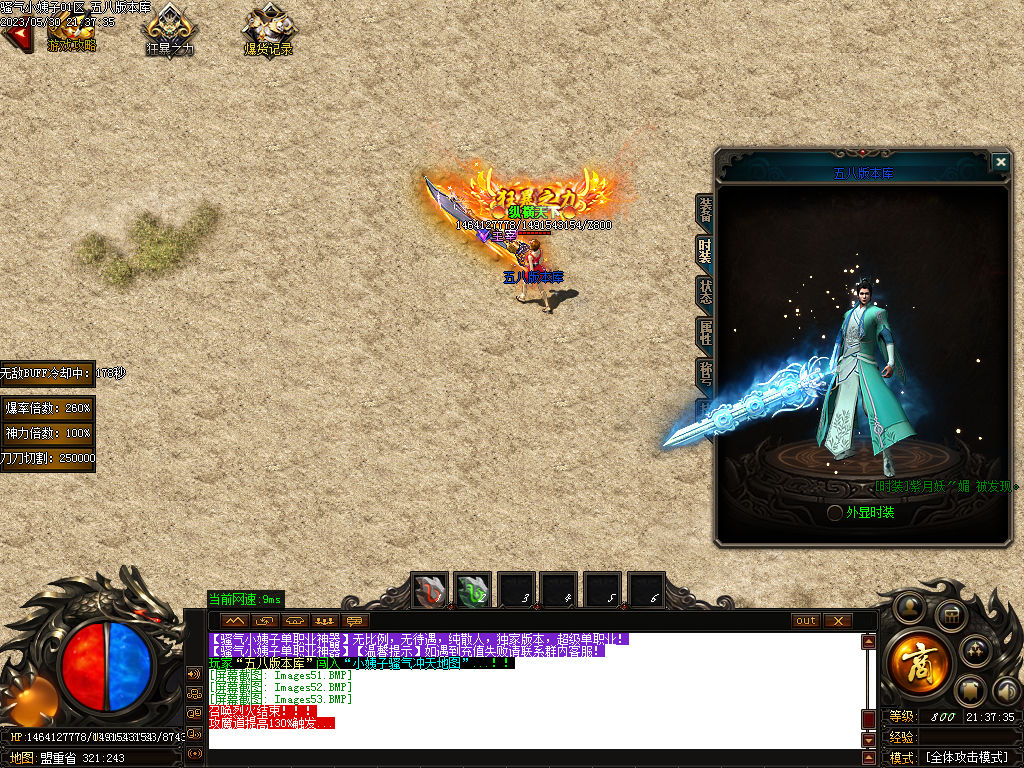This screenshot has height=768, width=1024.
Task: Open the 游戏攻略 game guide
Action: click(x=71, y=33)
